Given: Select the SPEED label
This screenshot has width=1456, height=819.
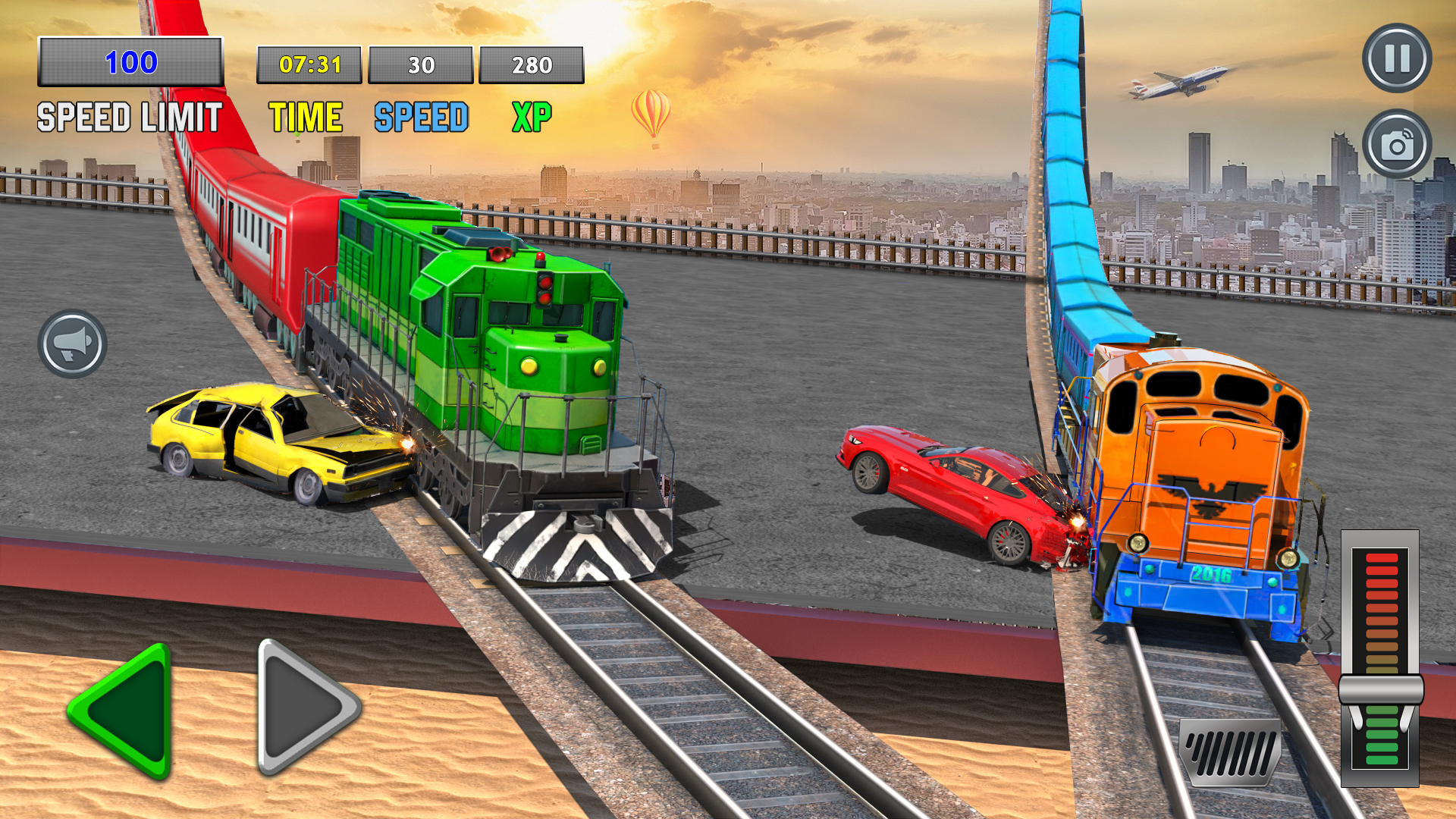Looking at the screenshot, I should 419,117.
